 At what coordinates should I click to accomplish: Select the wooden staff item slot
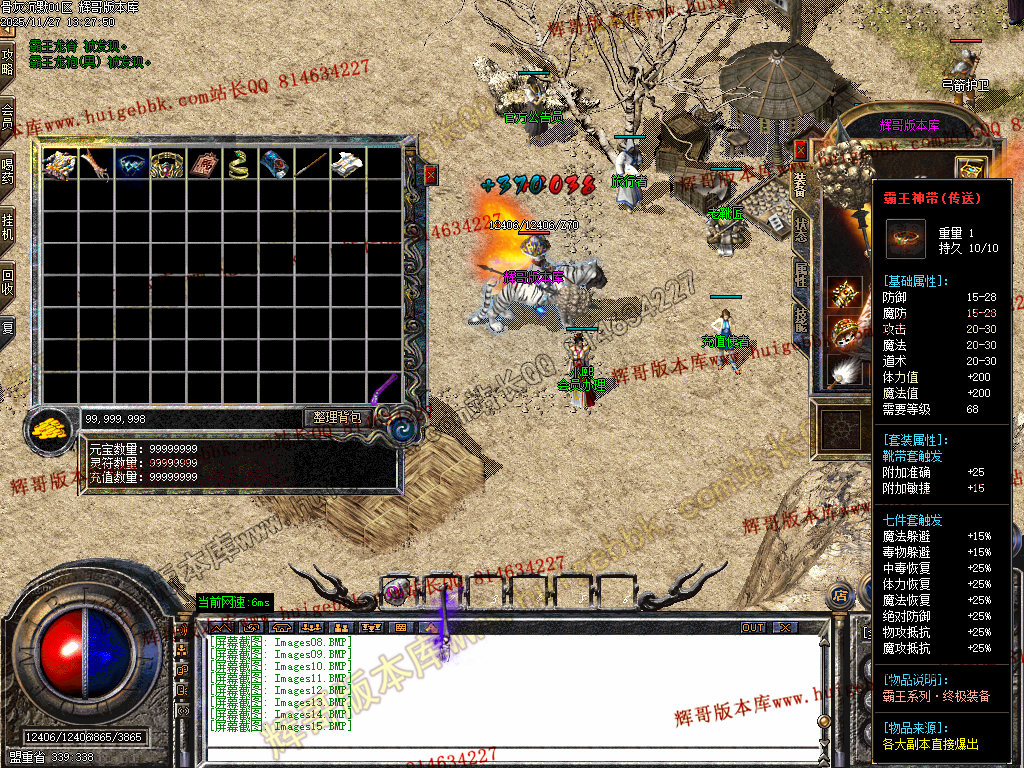311,164
